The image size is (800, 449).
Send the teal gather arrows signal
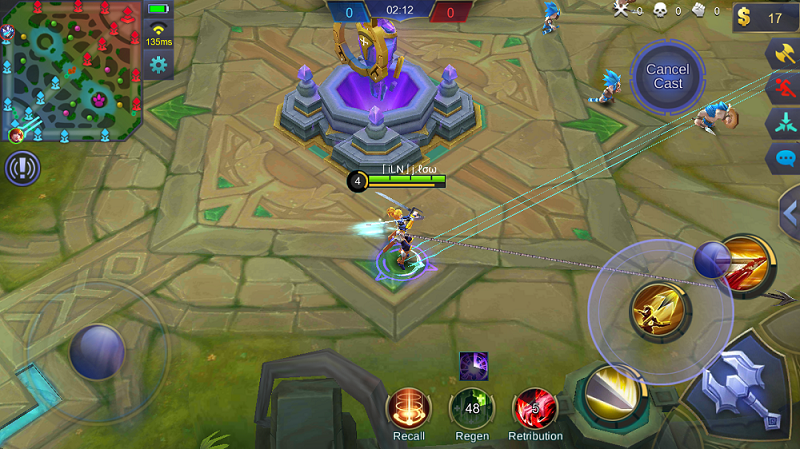(x=783, y=124)
